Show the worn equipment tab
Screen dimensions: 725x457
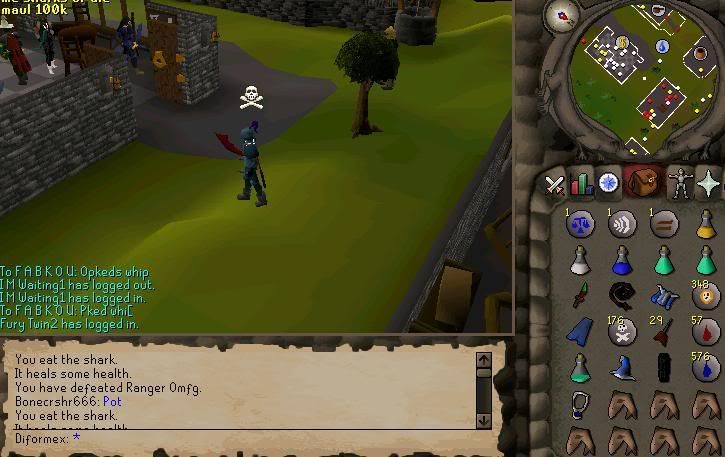click(679, 184)
